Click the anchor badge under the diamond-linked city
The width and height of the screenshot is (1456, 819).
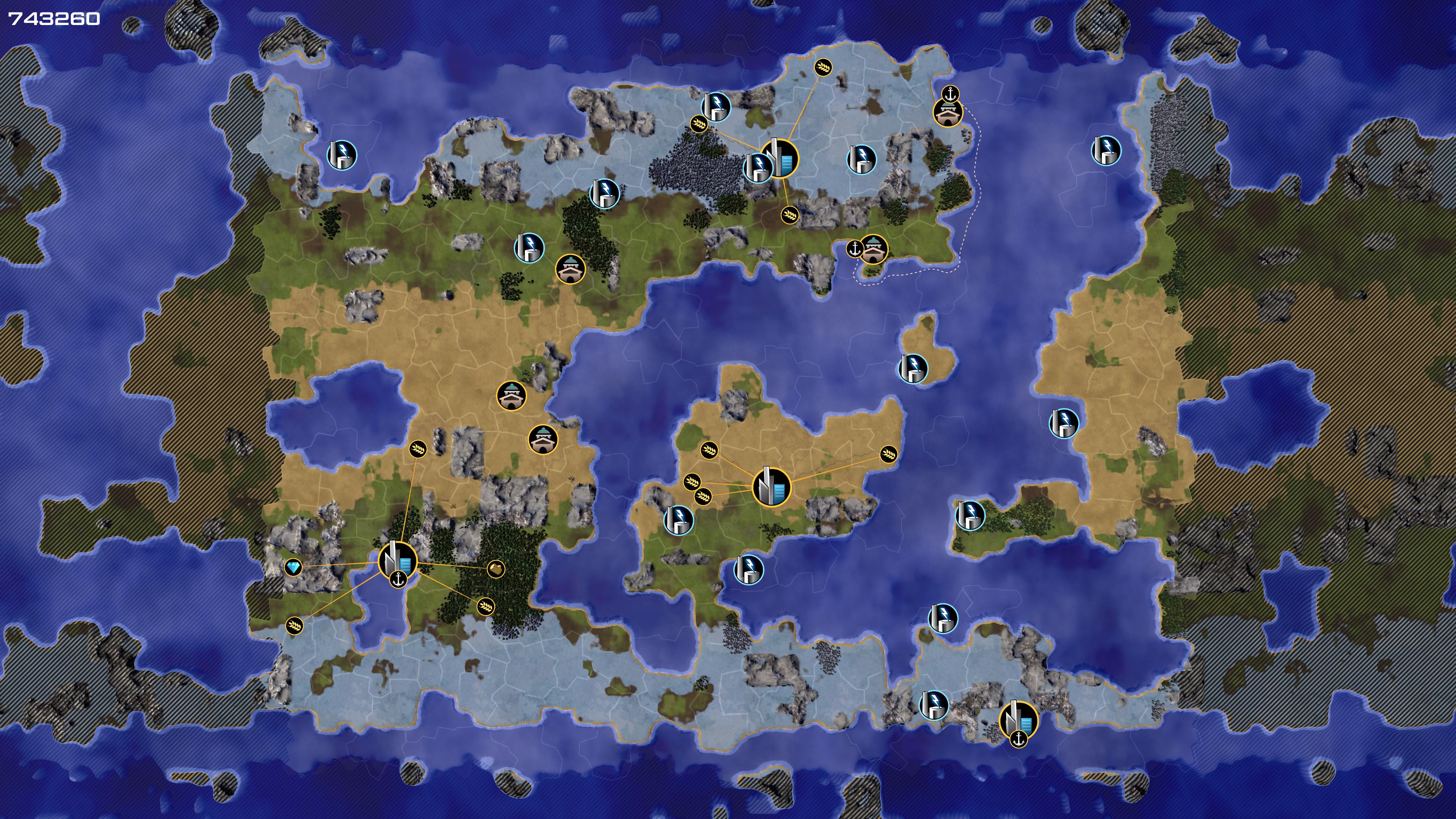[399, 579]
